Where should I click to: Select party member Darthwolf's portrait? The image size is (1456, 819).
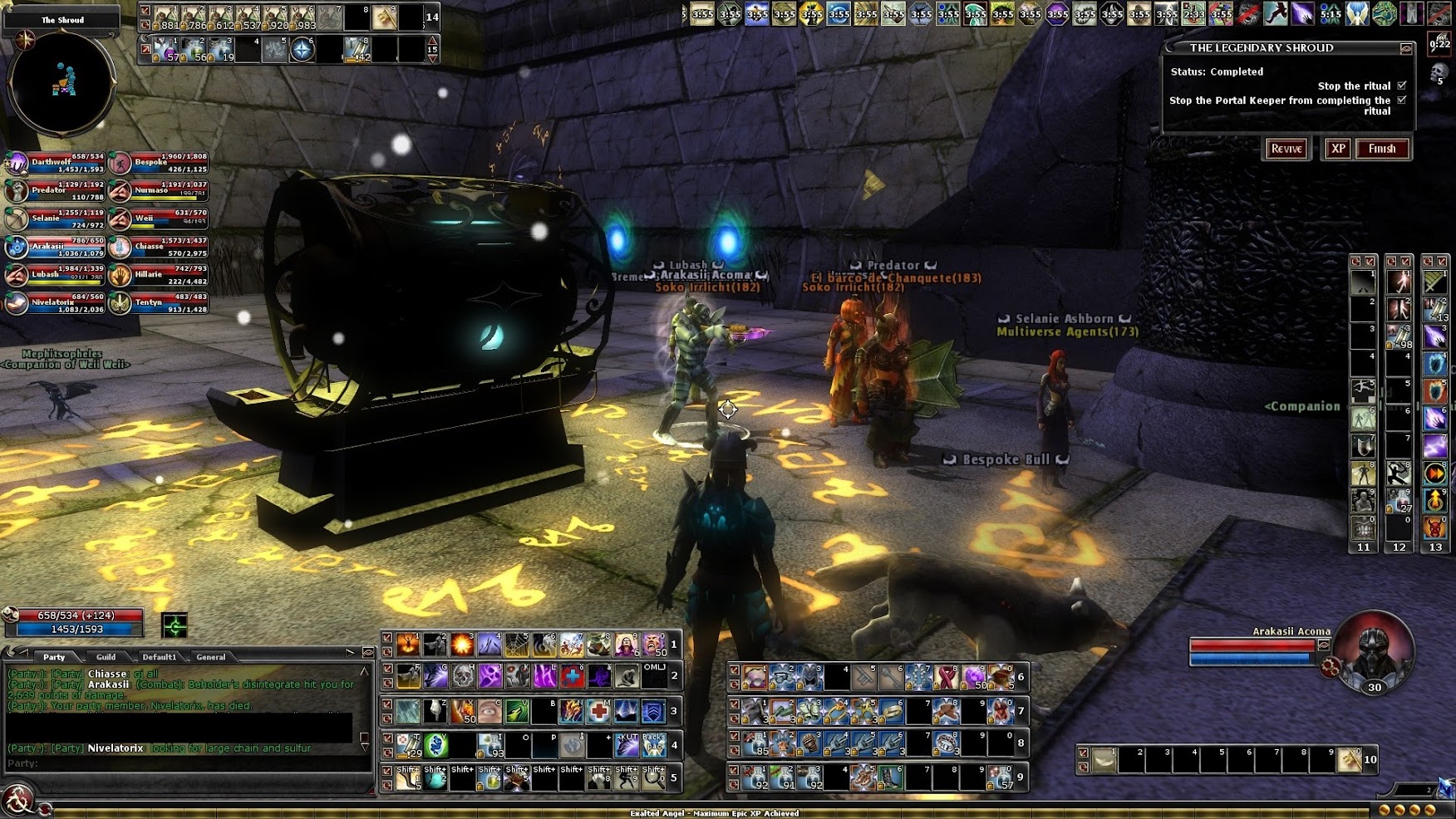point(17,163)
